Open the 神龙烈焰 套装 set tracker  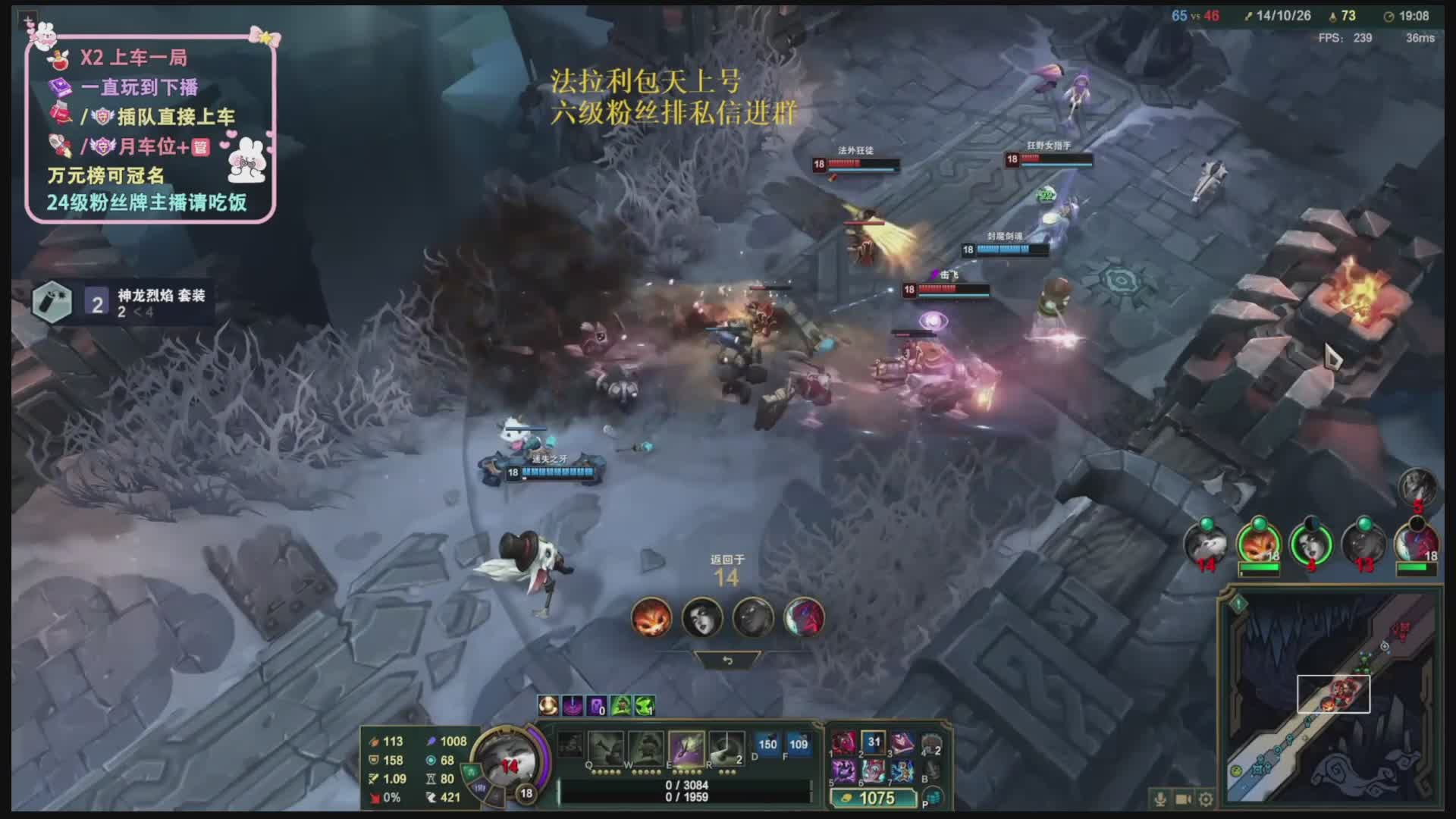coord(123,303)
